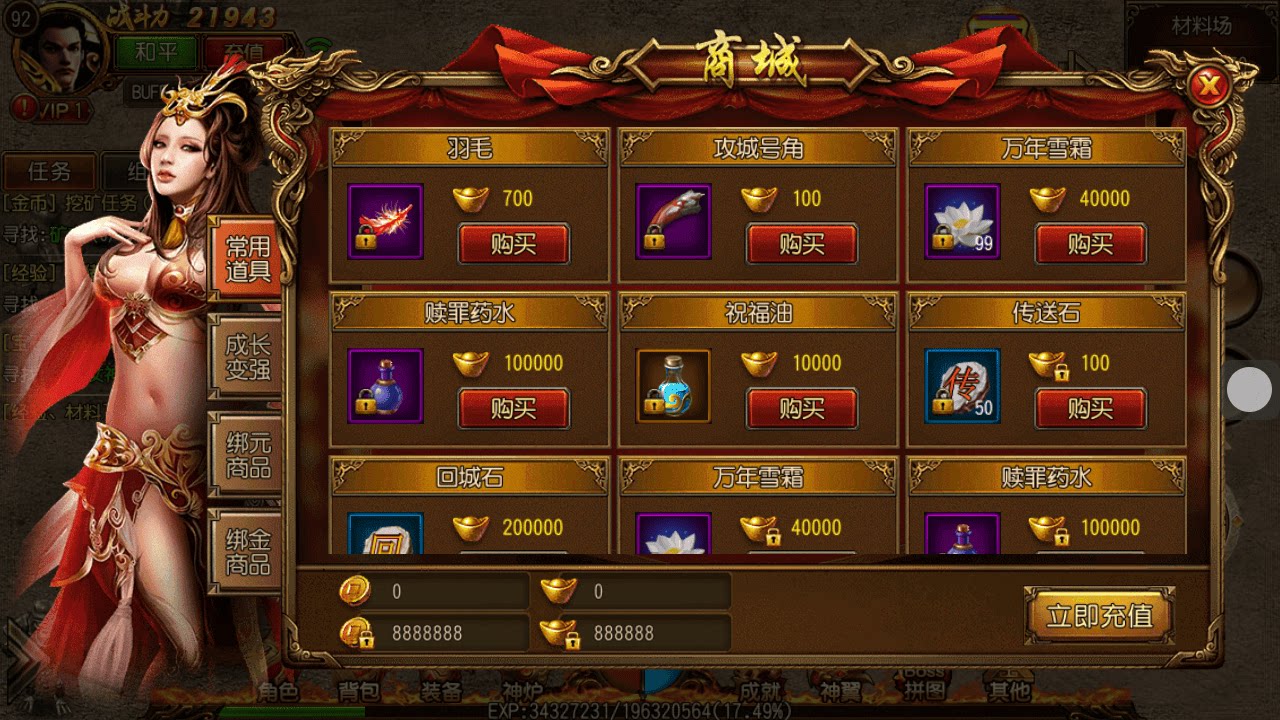Click the 万年雪霜 snow lotus flower icon
The height and width of the screenshot is (720, 1280).
(x=960, y=220)
